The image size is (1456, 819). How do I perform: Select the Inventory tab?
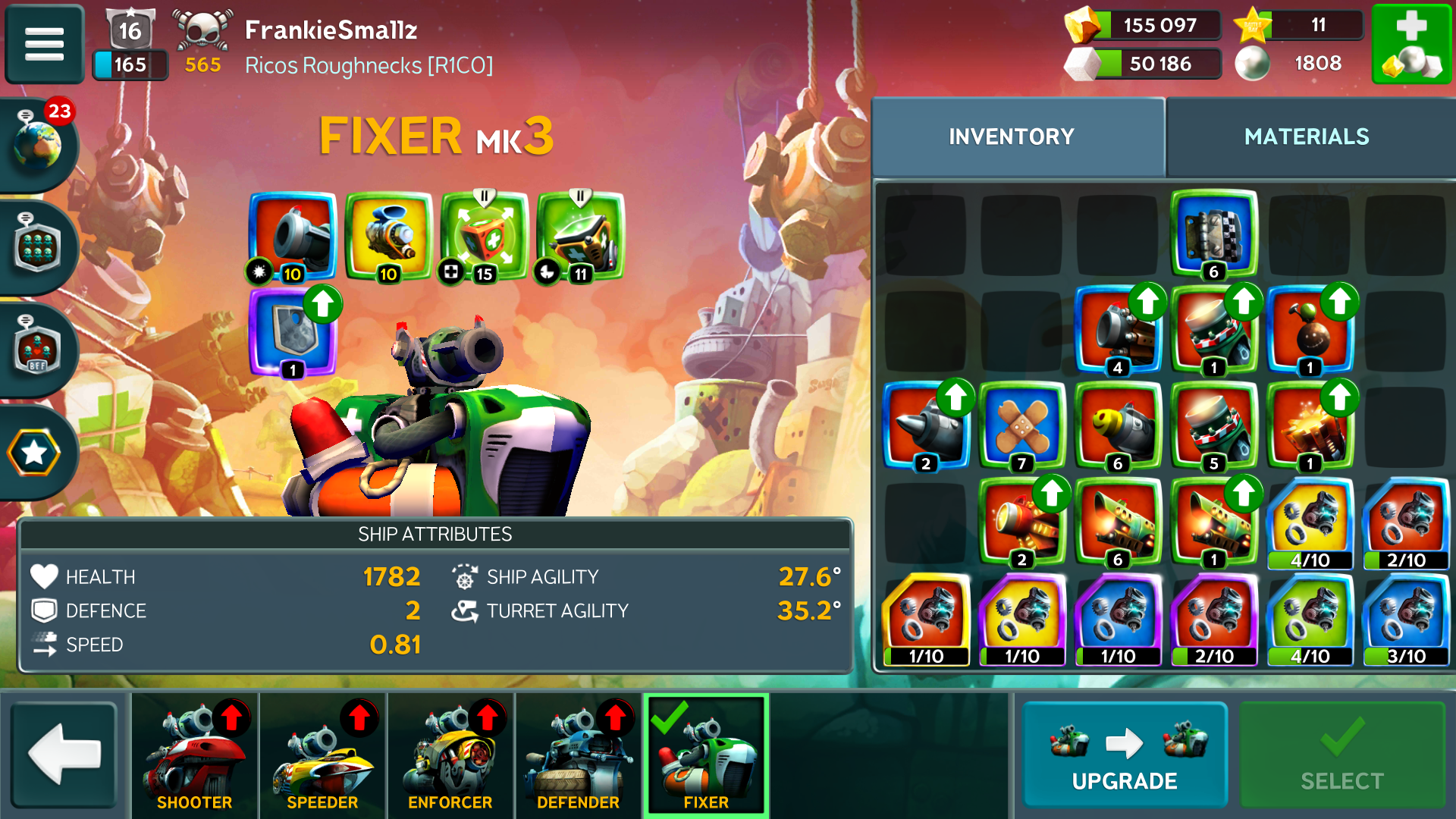(x=1011, y=136)
